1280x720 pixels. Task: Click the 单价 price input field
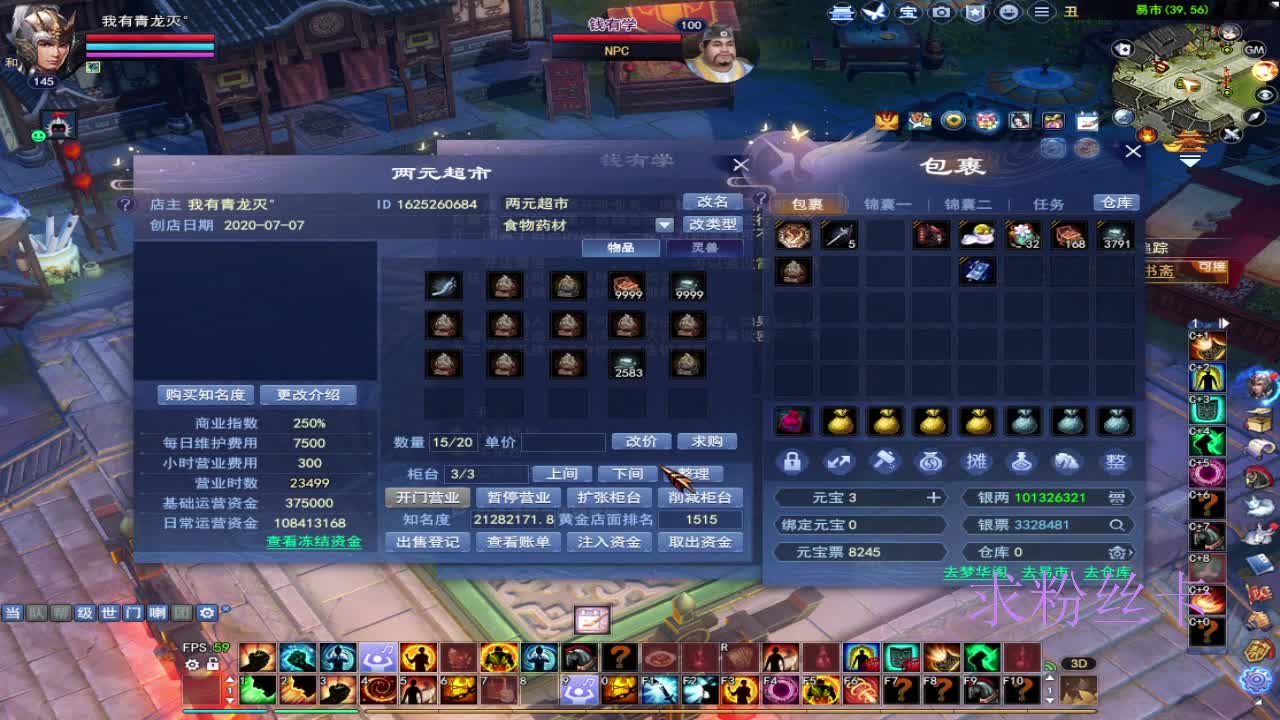(562, 441)
